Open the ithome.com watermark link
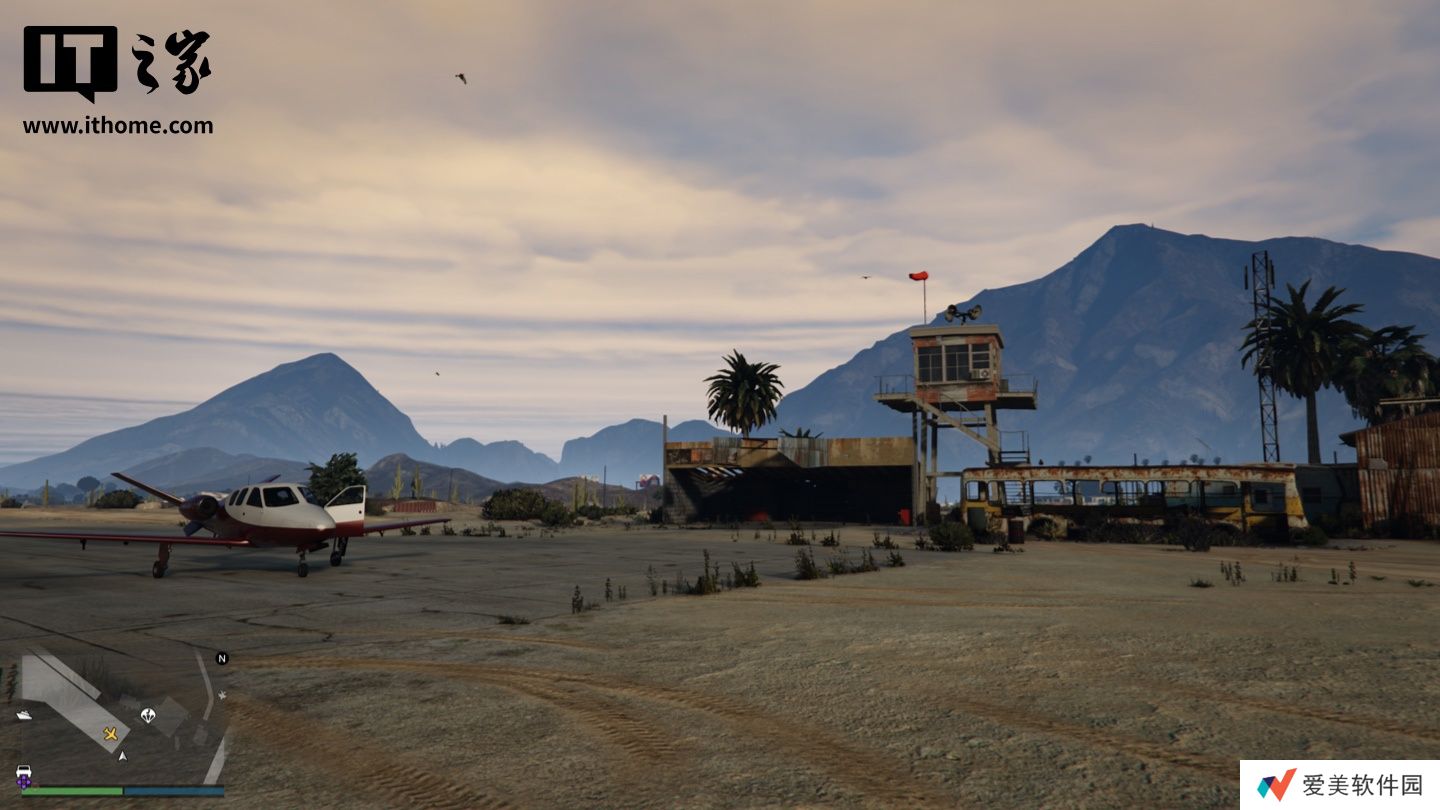Viewport: 1440px width, 810px height. 118,126
